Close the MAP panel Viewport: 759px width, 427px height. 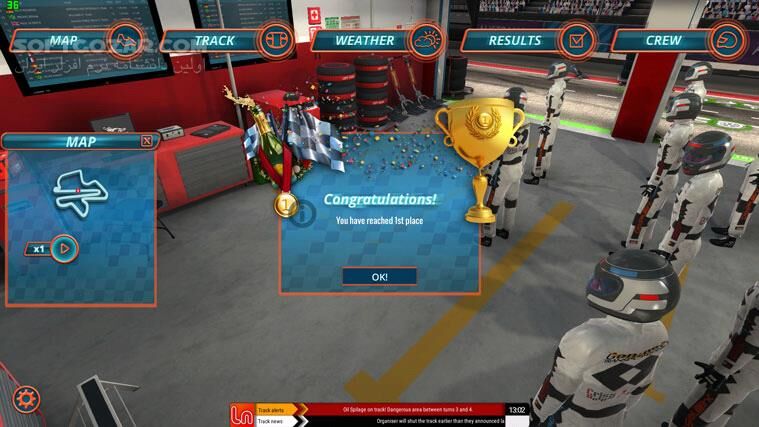tap(147, 141)
